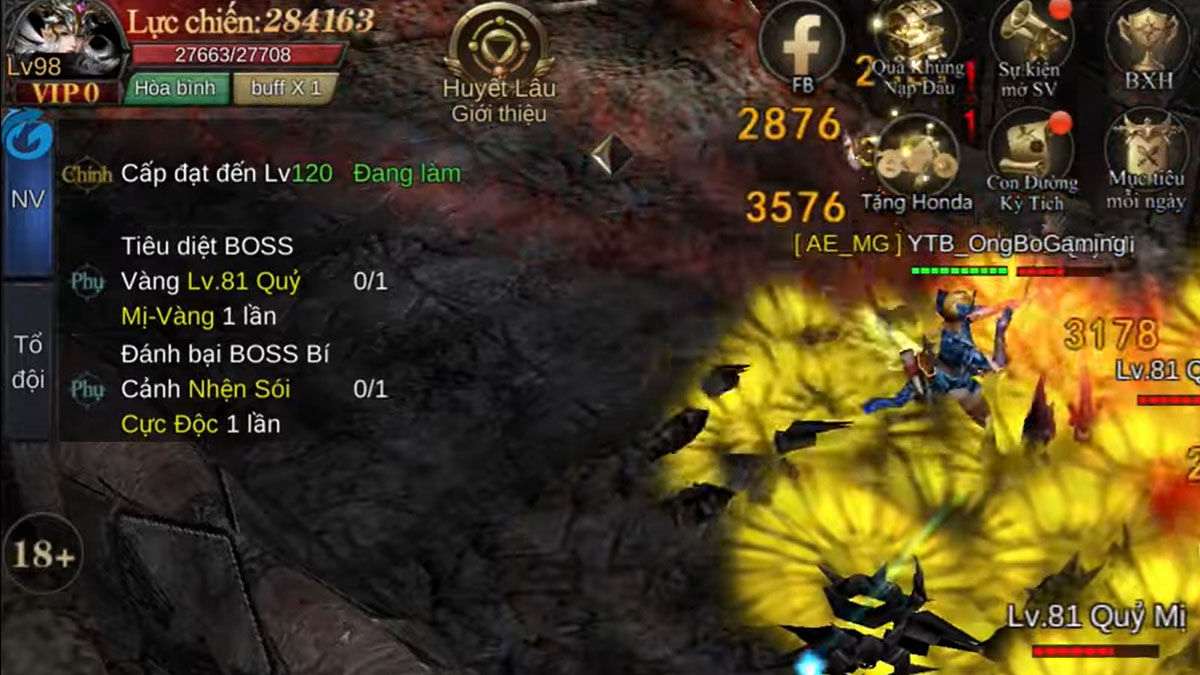Switch to the Tổ đội party tab
Image resolution: width=1200 pixels, height=675 pixels.
tap(28, 362)
